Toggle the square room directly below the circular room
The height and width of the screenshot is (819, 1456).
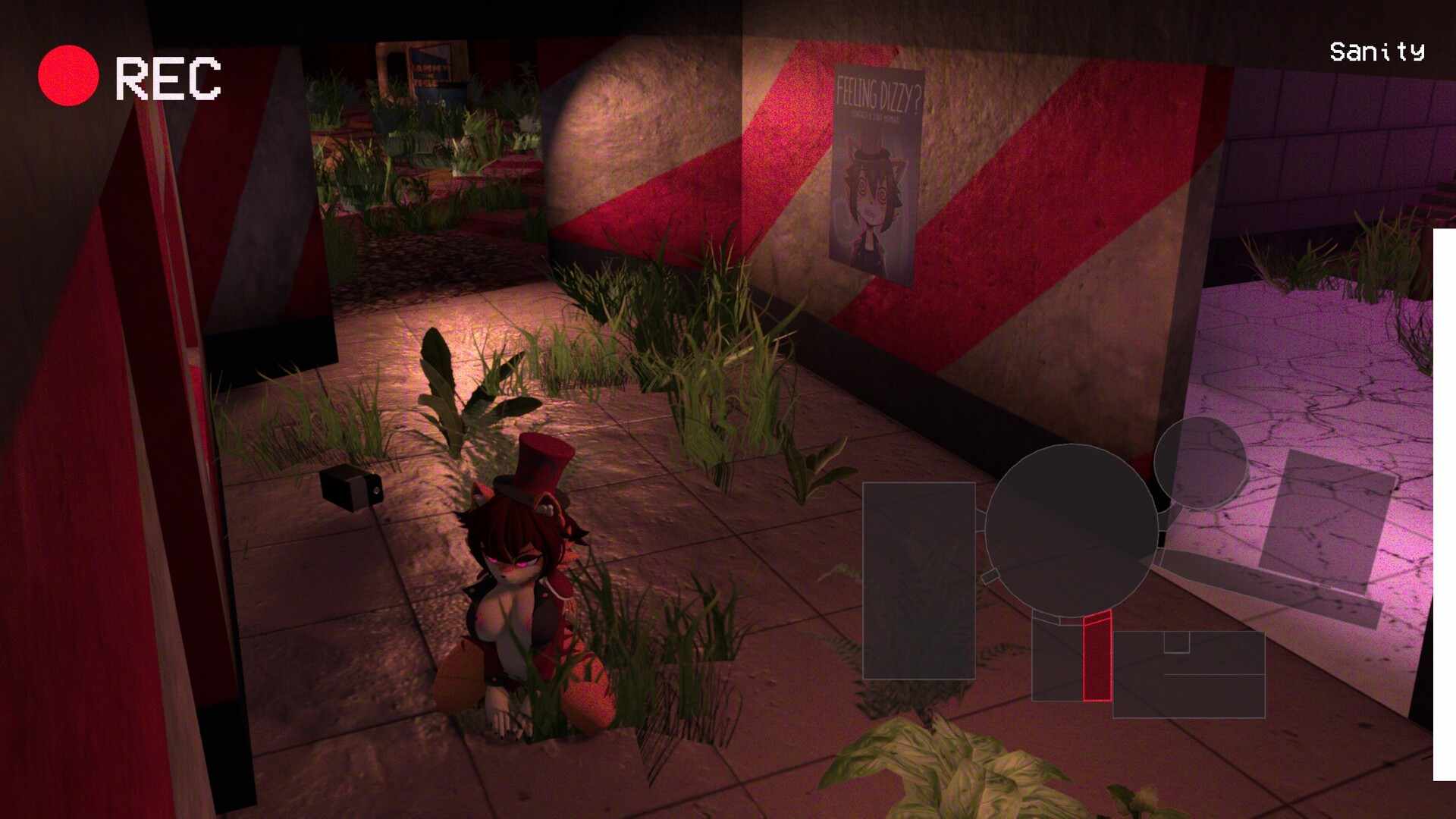point(1059,661)
